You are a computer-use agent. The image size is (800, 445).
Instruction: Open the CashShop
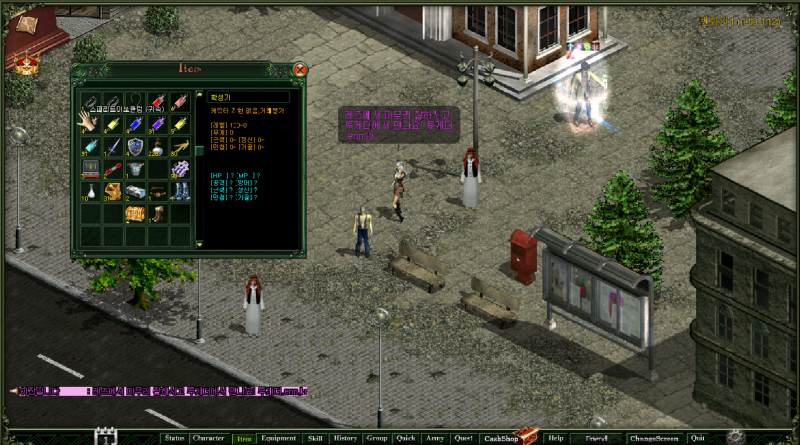click(500, 438)
